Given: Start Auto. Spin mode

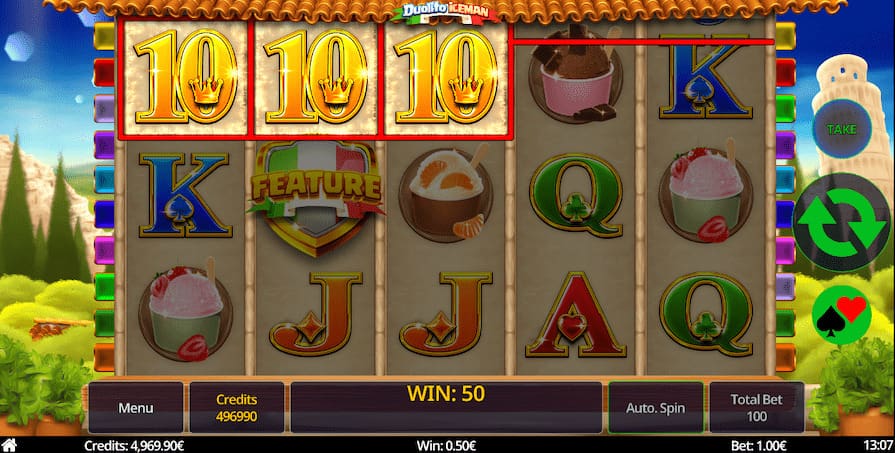Looking at the screenshot, I should (x=656, y=408).
